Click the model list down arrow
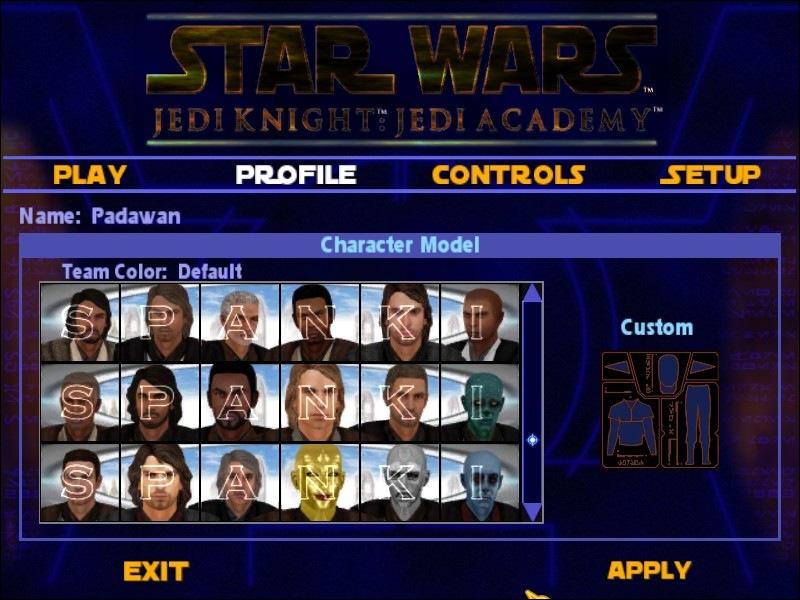 click(532, 511)
